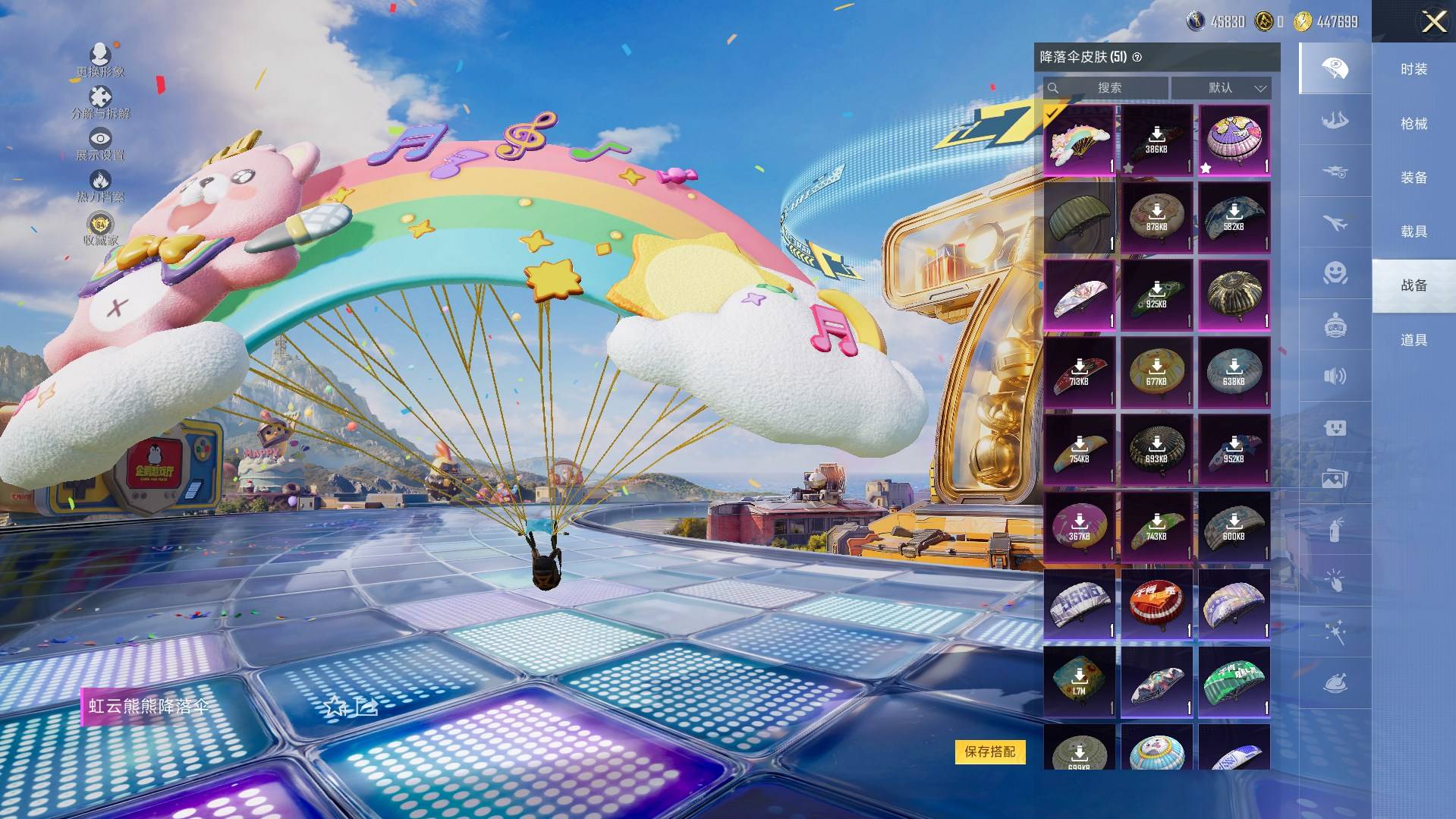Image resolution: width=1456 pixels, height=819 pixels.
Task: Close the inventory screen with X
Action: coord(1433,21)
